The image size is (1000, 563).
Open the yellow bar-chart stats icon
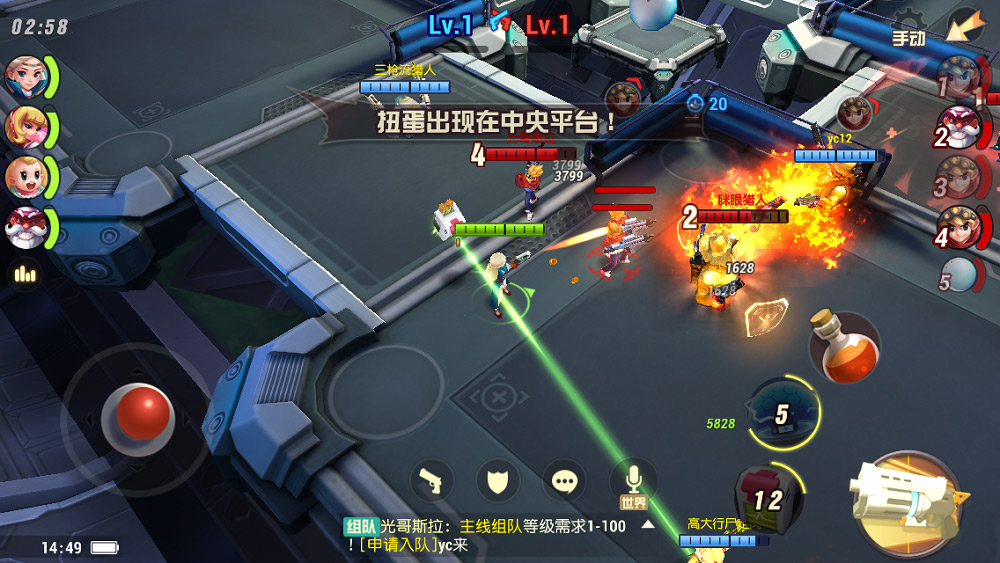pyautogui.click(x=22, y=274)
